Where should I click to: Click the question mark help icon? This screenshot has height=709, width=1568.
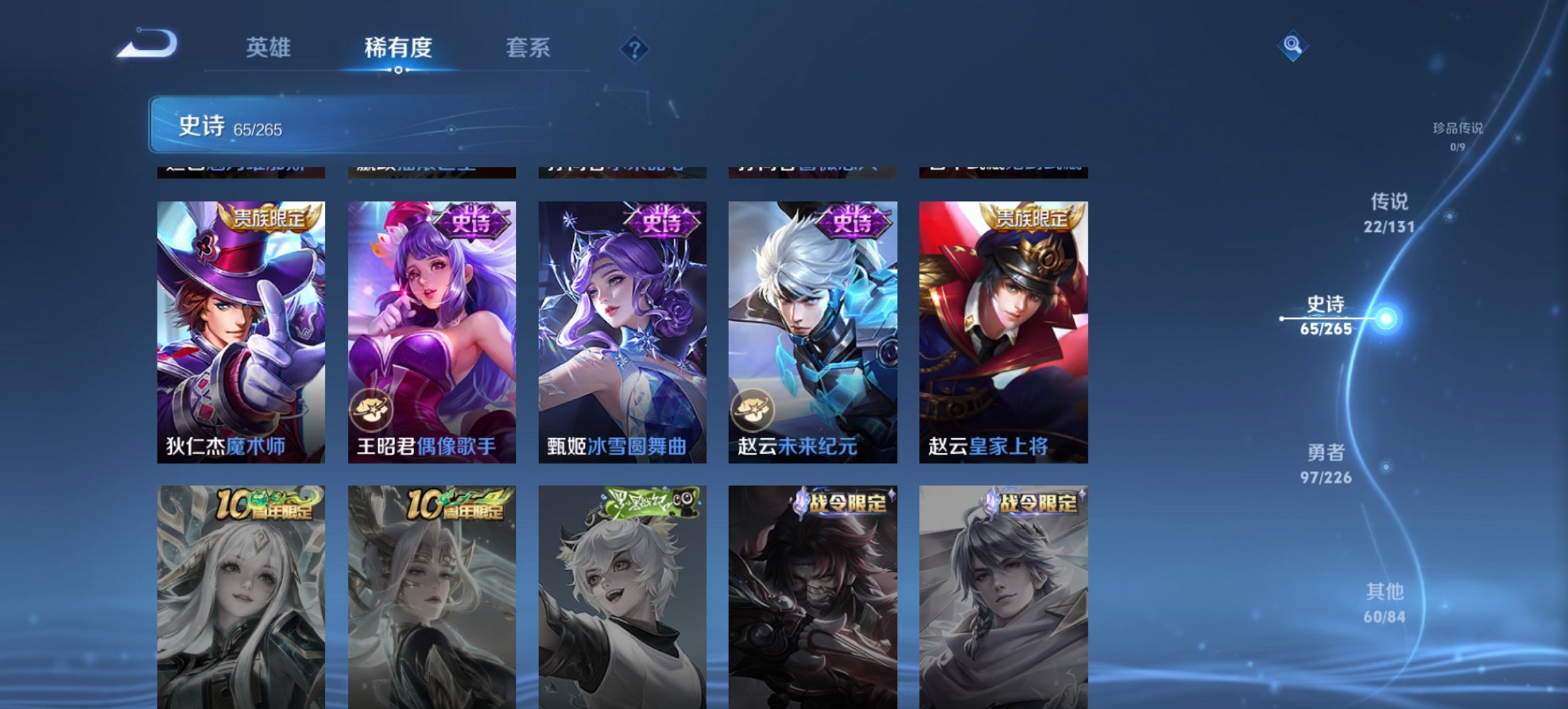pos(636,47)
